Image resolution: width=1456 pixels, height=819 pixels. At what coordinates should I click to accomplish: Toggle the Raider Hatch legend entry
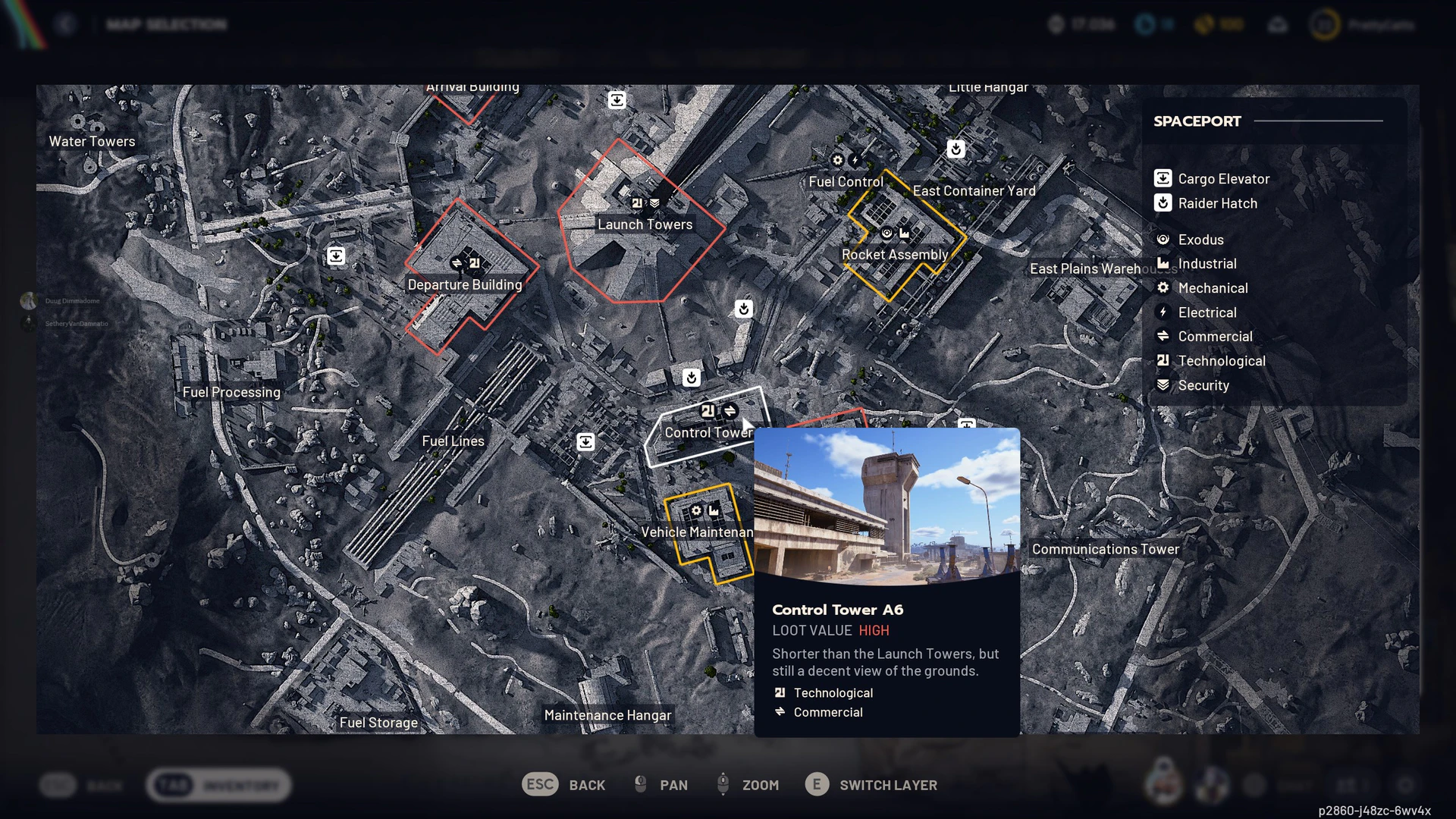(x=1216, y=203)
